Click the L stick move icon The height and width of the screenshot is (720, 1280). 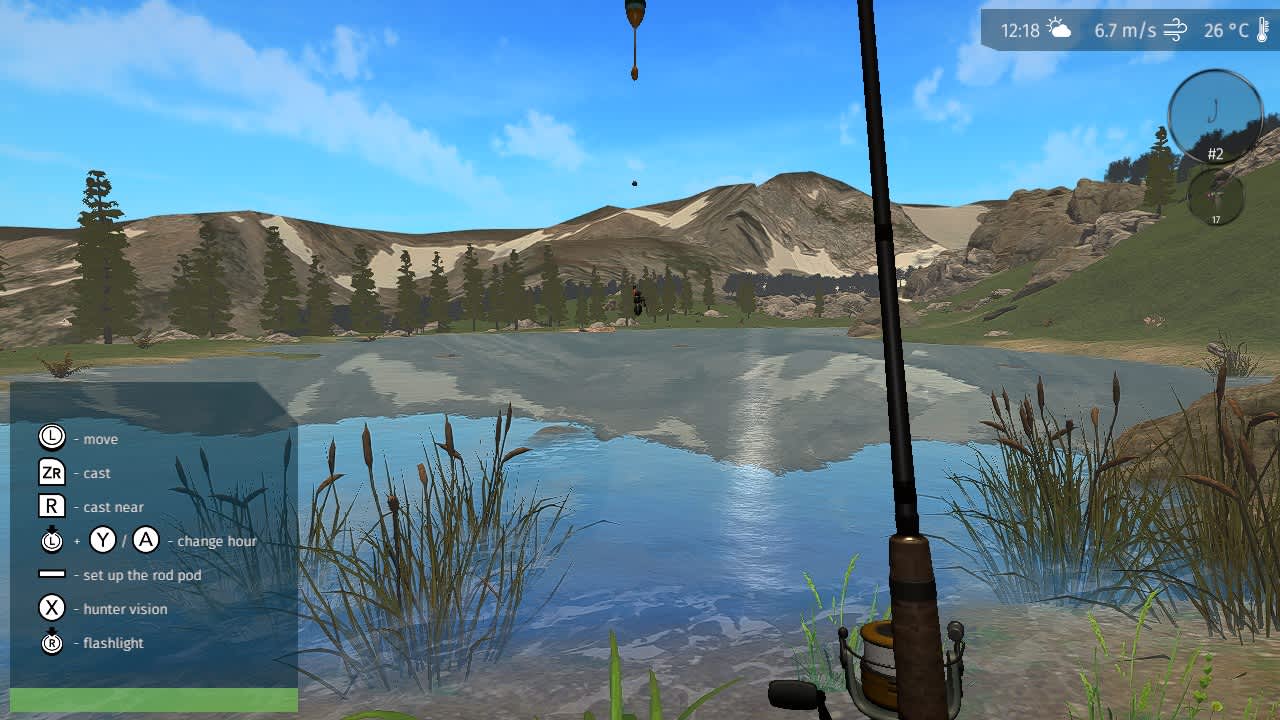coord(50,438)
